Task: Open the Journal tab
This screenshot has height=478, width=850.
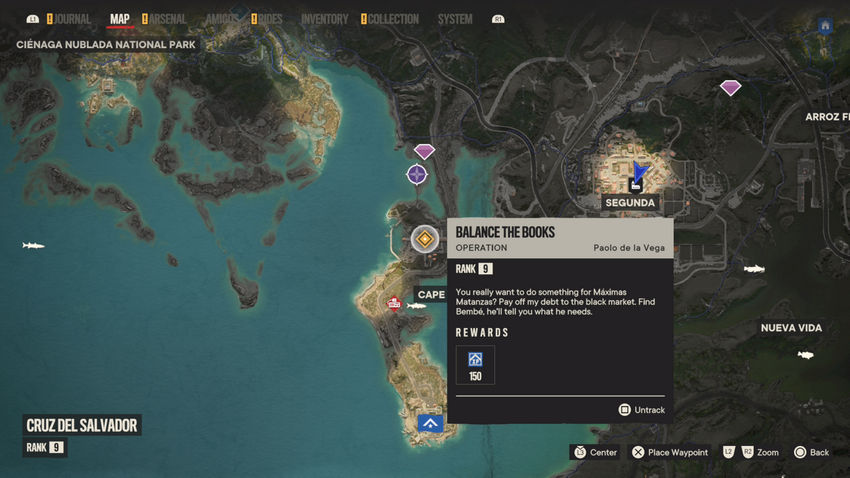Action: coord(71,19)
